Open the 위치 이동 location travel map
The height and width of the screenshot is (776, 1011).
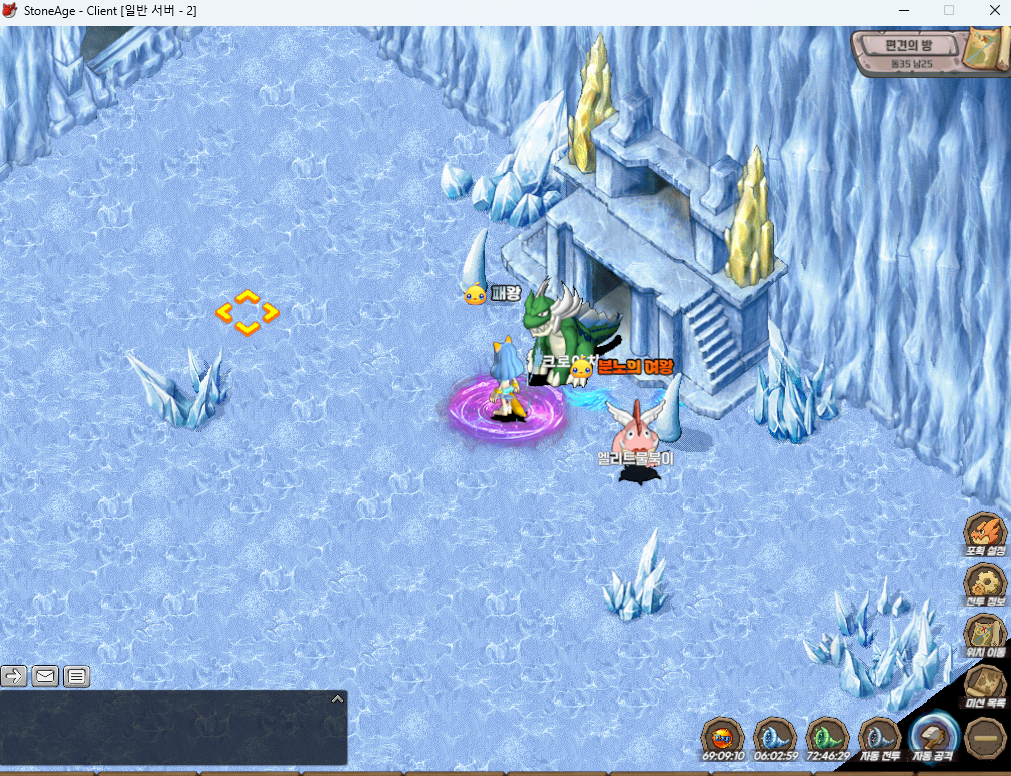[x=984, y=635]
